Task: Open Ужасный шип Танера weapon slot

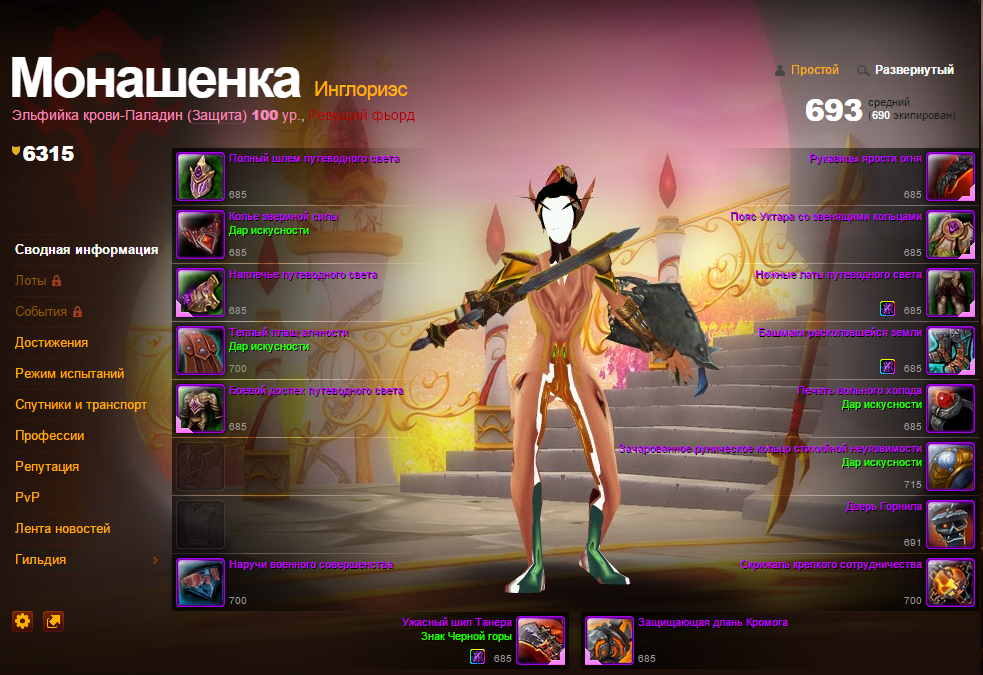Action: [x=541, y=641]
